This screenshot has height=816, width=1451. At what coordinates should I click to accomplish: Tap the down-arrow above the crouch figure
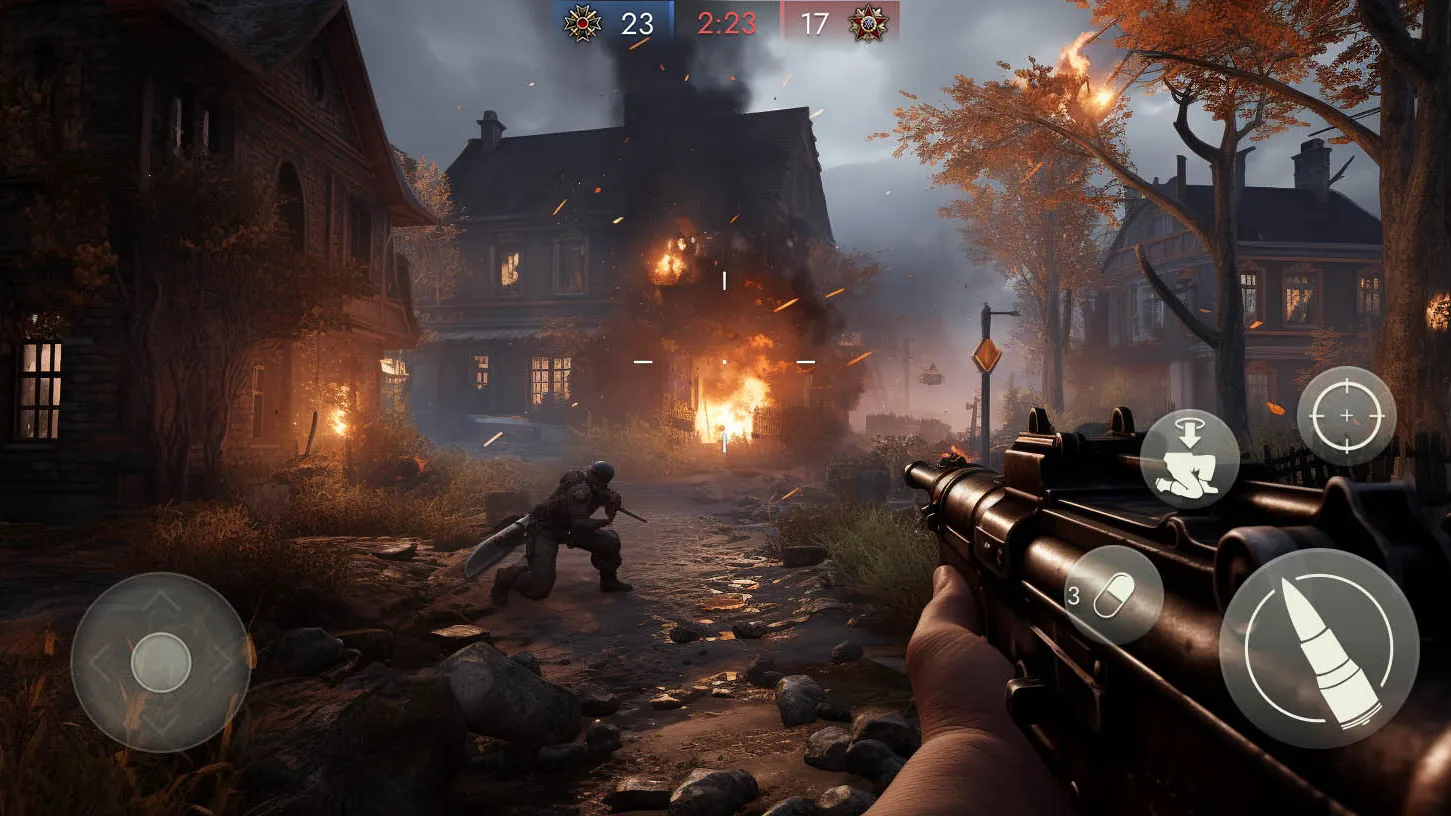tap(1189, 434)
